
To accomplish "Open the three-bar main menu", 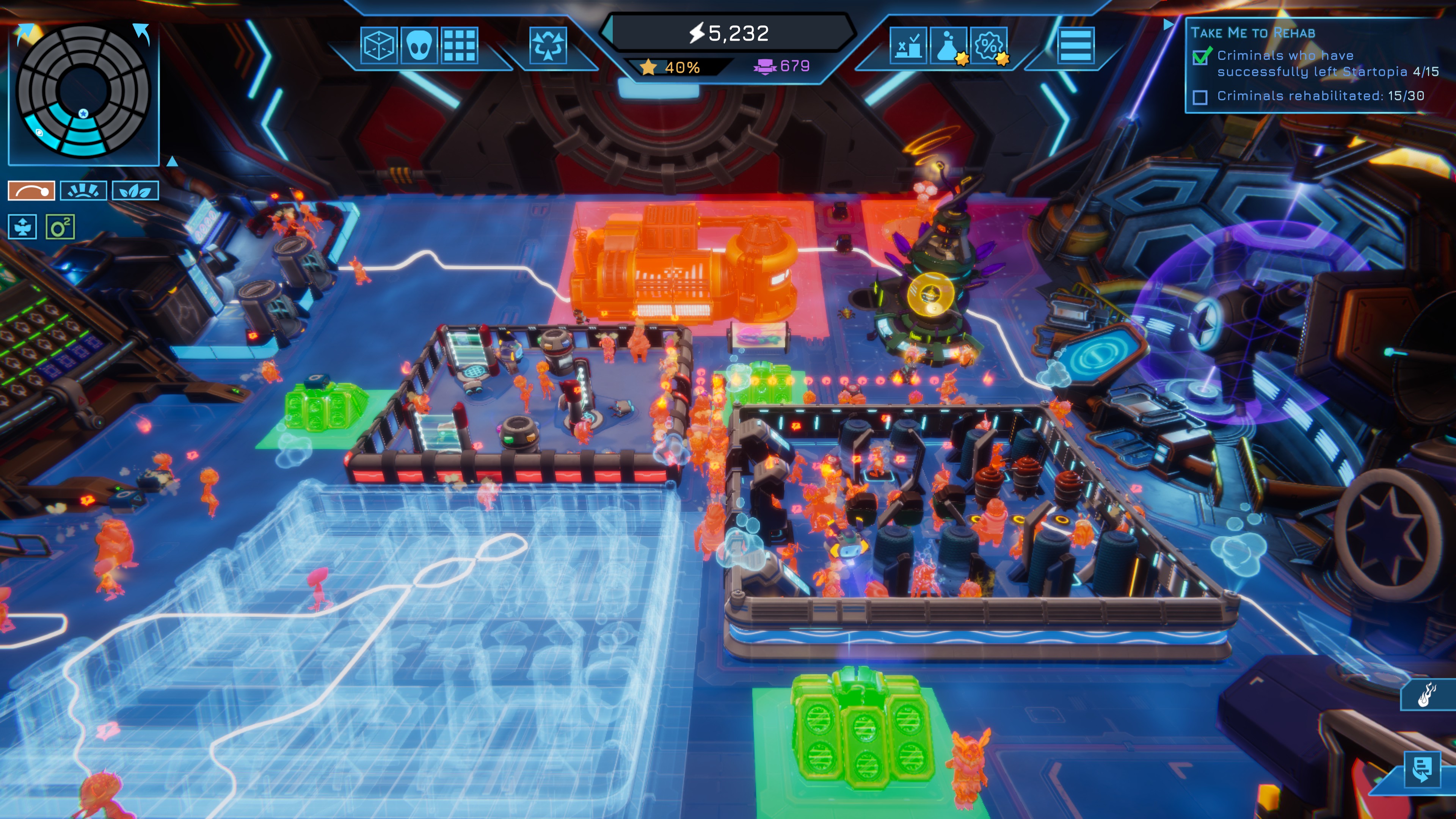I will coord(1076,45).
